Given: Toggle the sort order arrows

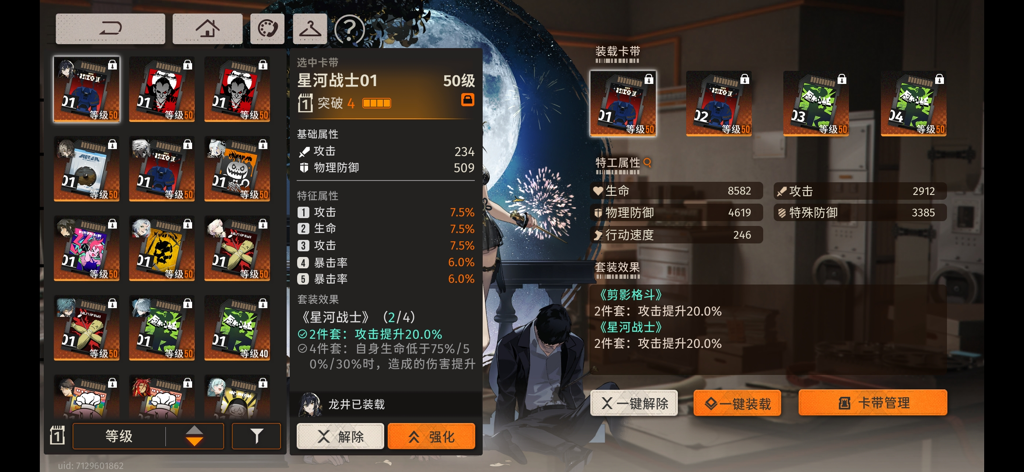Looking at the screenshot, I should pyautogui.click(x=194, y=436).
